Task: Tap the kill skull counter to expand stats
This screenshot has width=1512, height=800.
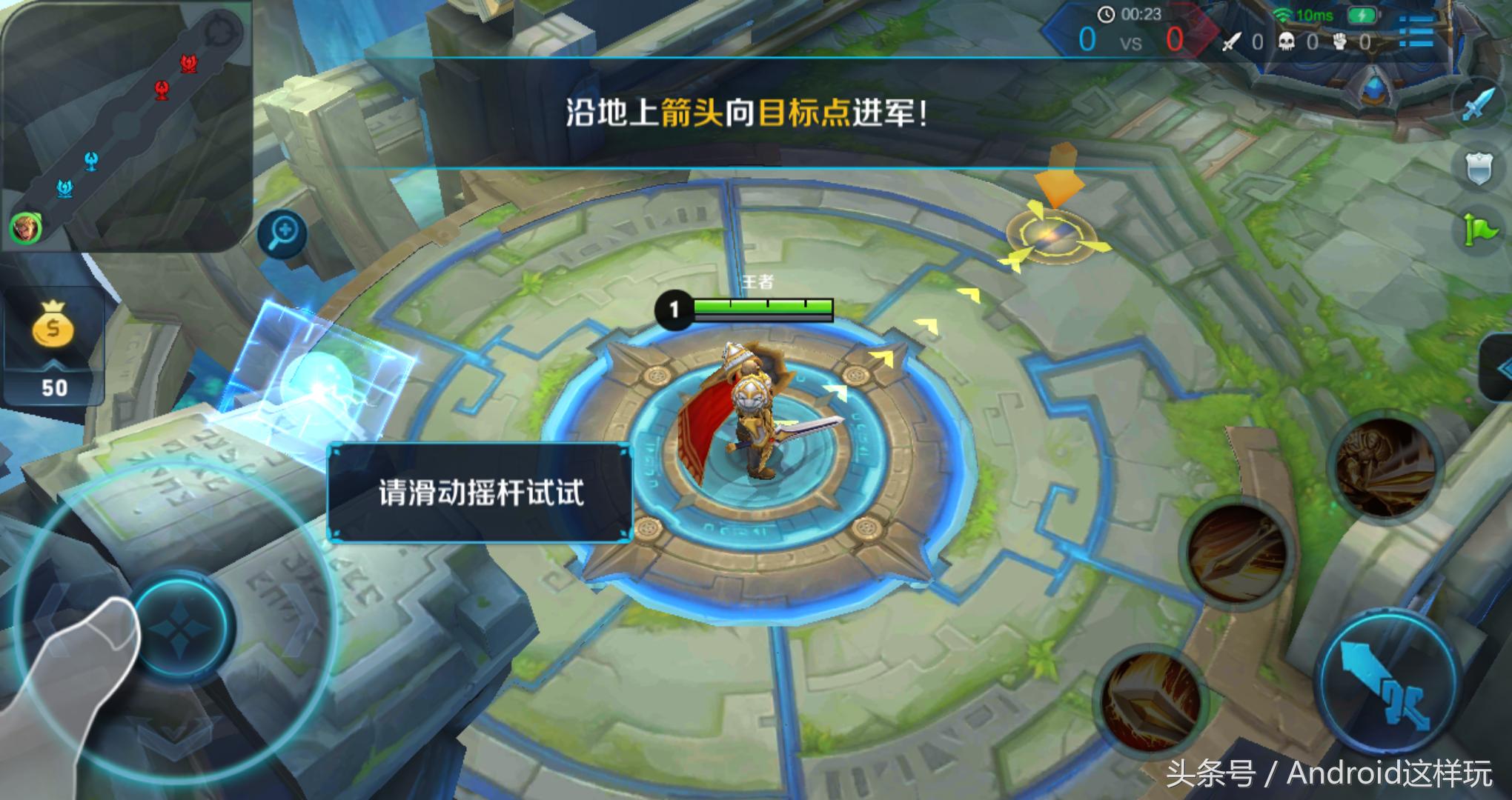Action: coord(1287,41)
